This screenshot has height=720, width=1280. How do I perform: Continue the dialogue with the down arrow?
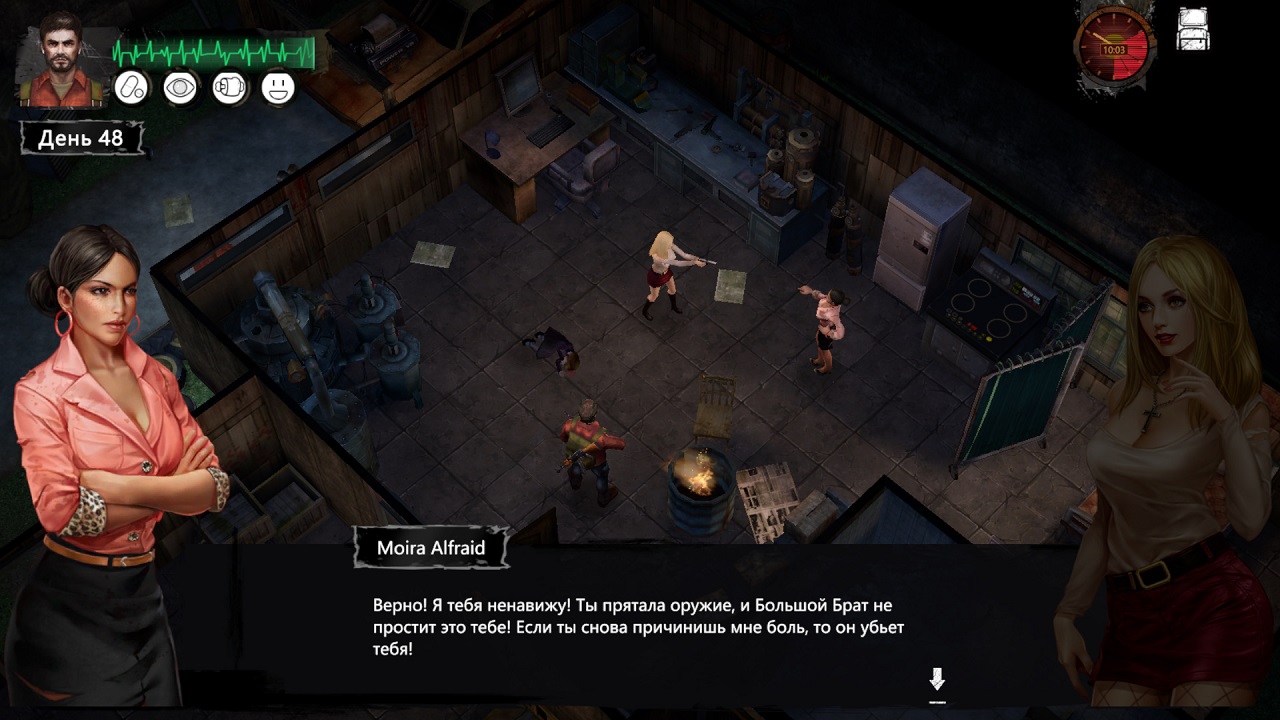point(937,681)
